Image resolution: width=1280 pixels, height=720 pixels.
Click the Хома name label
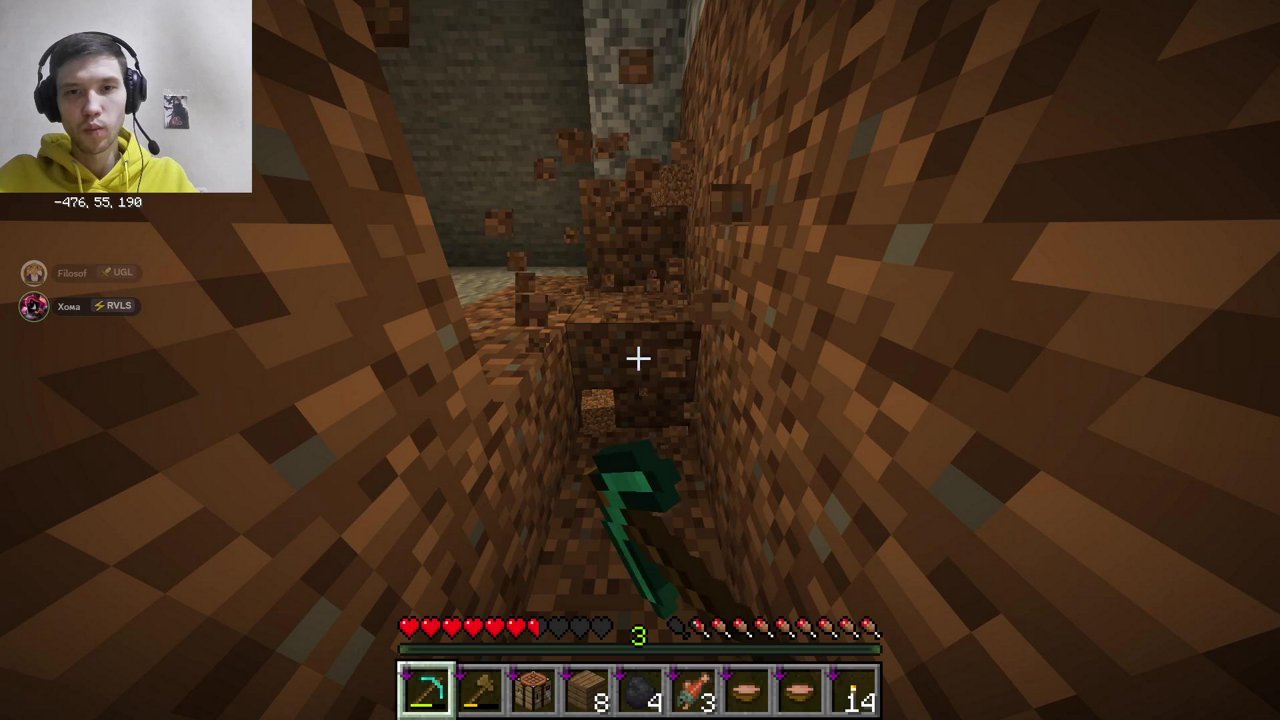pos(68,306)
